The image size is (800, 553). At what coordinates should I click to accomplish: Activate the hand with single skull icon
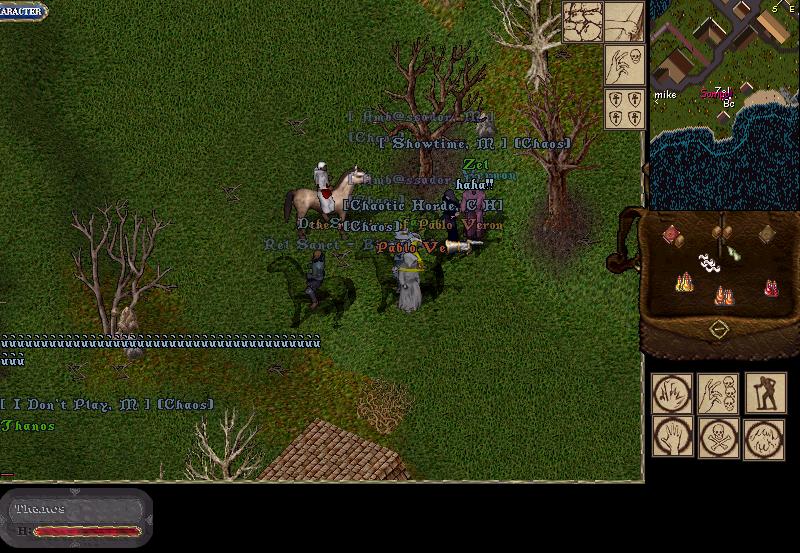coord(624,66)
